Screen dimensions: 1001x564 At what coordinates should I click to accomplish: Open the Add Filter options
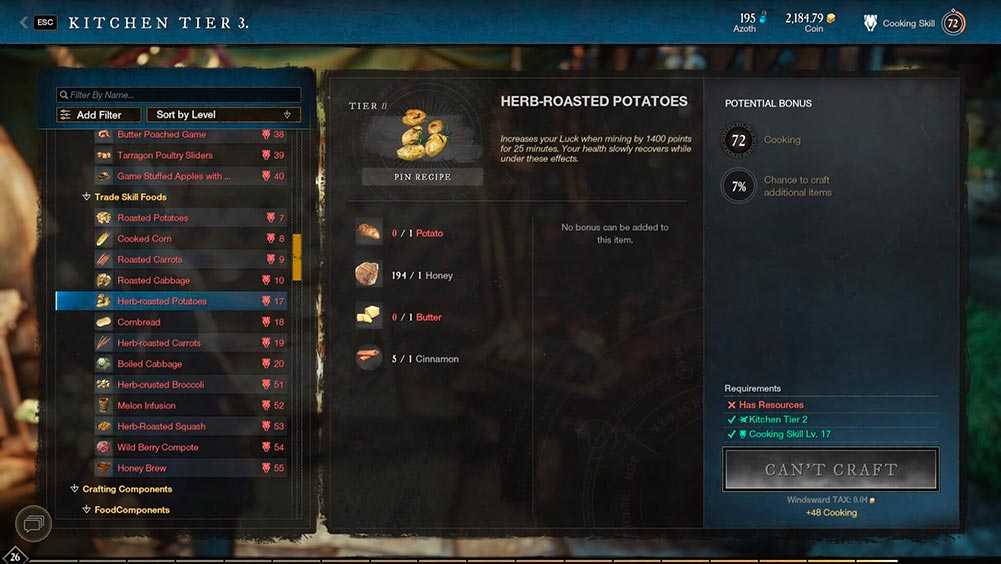pyautogui.click(x=98, y=115)
